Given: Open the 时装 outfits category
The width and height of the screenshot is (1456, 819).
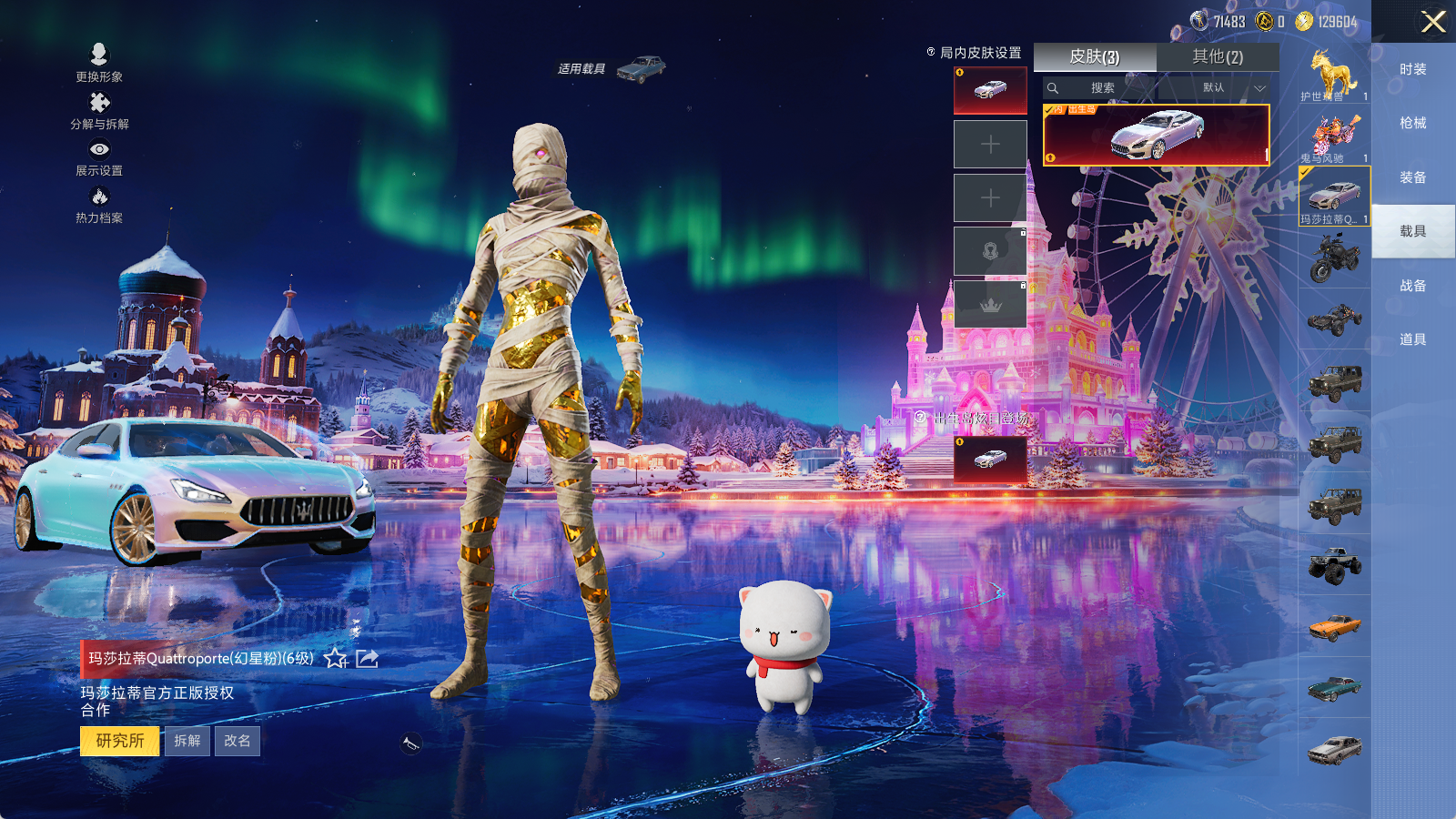Looking at the screenshot, I should click(x=1412, y=69).
